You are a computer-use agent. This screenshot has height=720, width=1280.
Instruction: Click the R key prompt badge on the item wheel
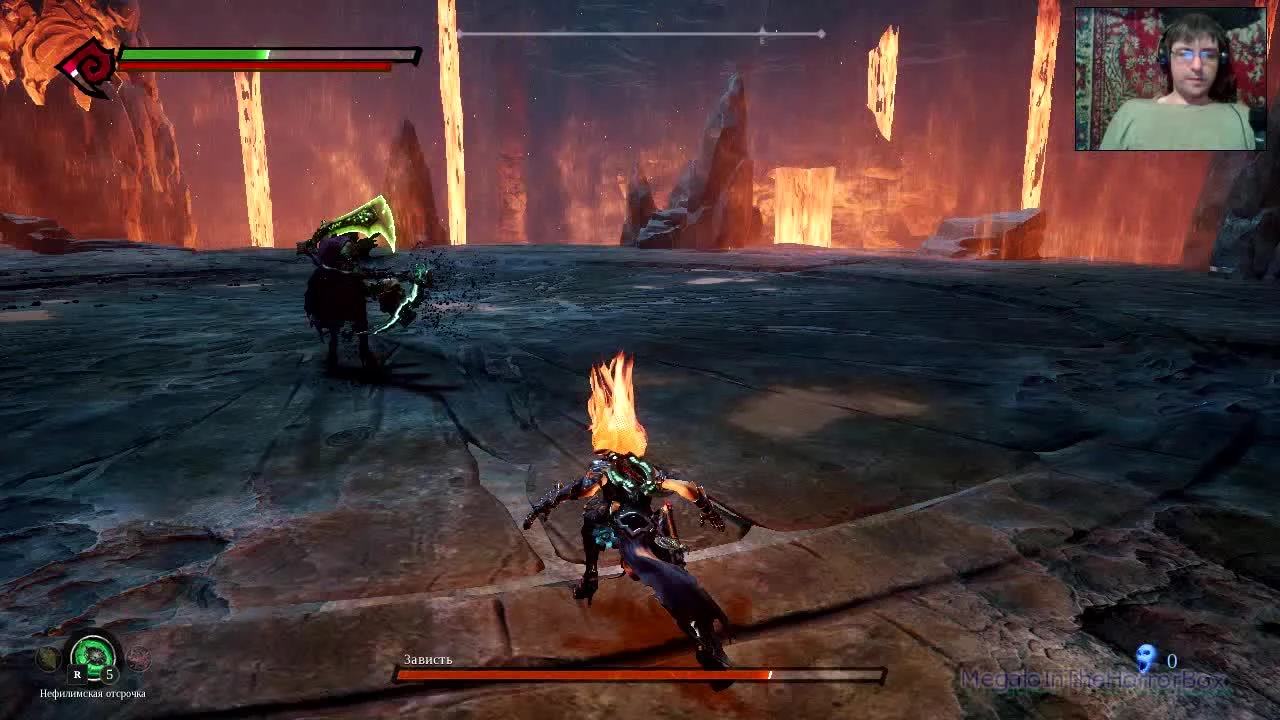point(77,674)
